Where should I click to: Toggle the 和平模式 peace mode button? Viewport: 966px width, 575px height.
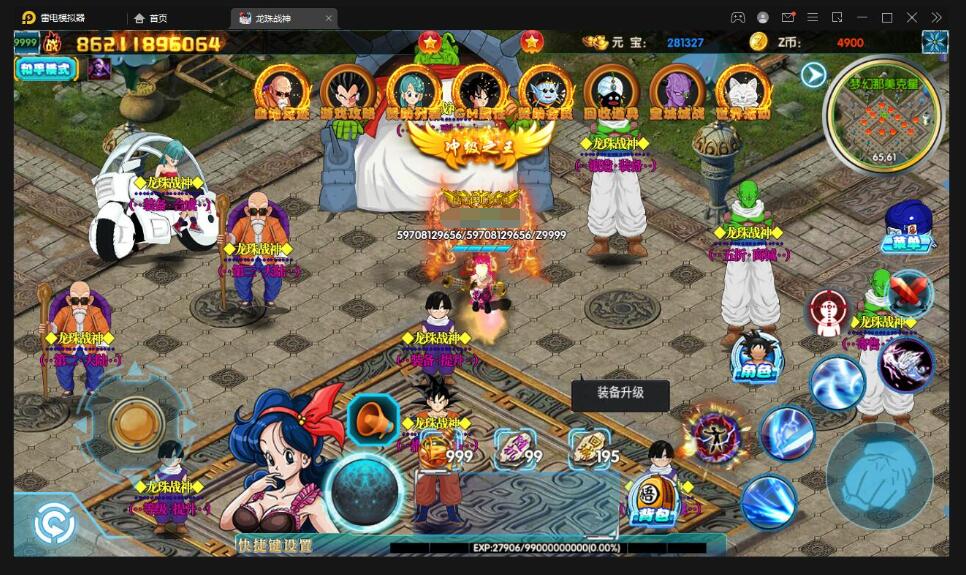point(46,69)
